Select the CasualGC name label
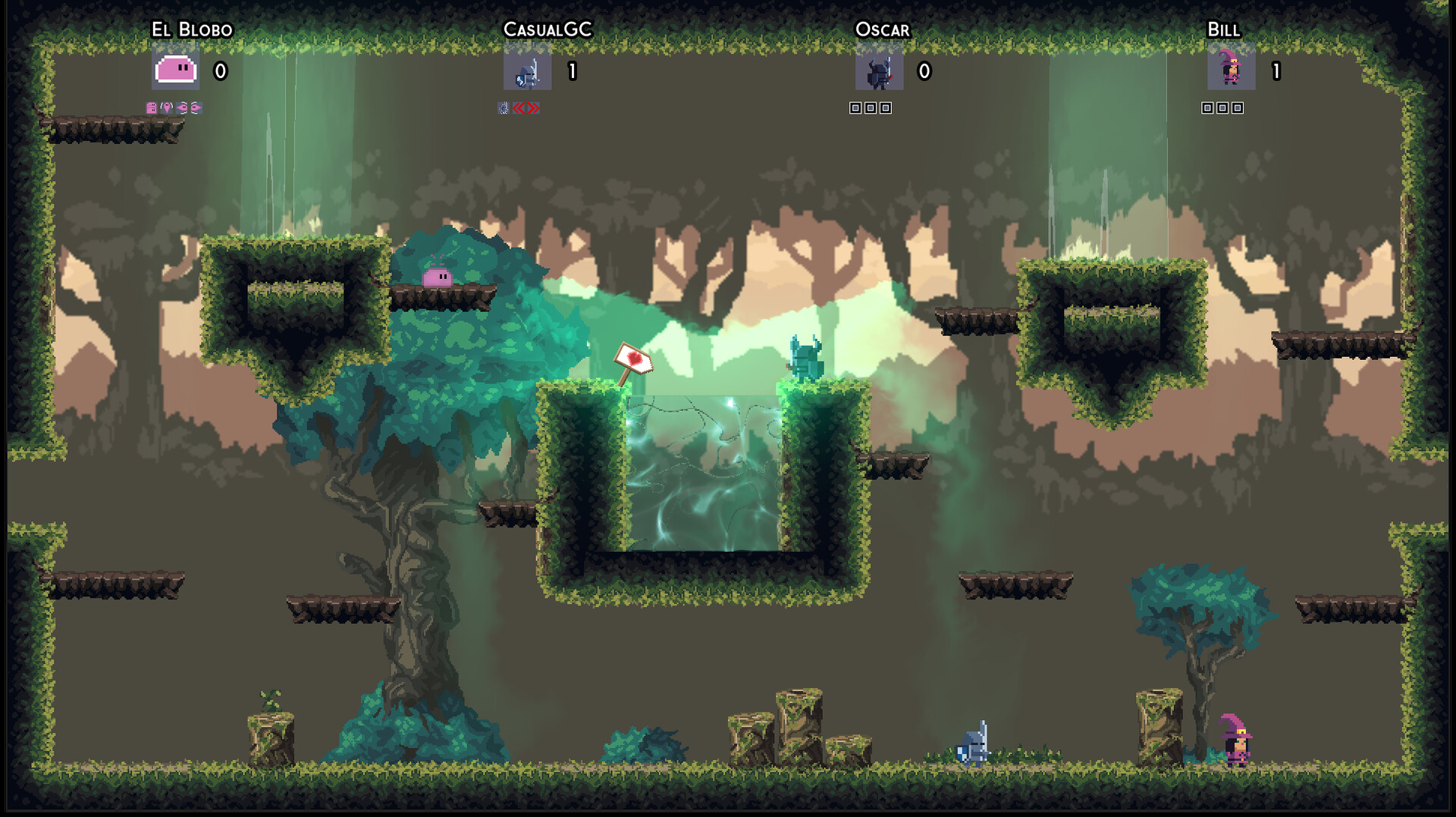 coord(550,29)
